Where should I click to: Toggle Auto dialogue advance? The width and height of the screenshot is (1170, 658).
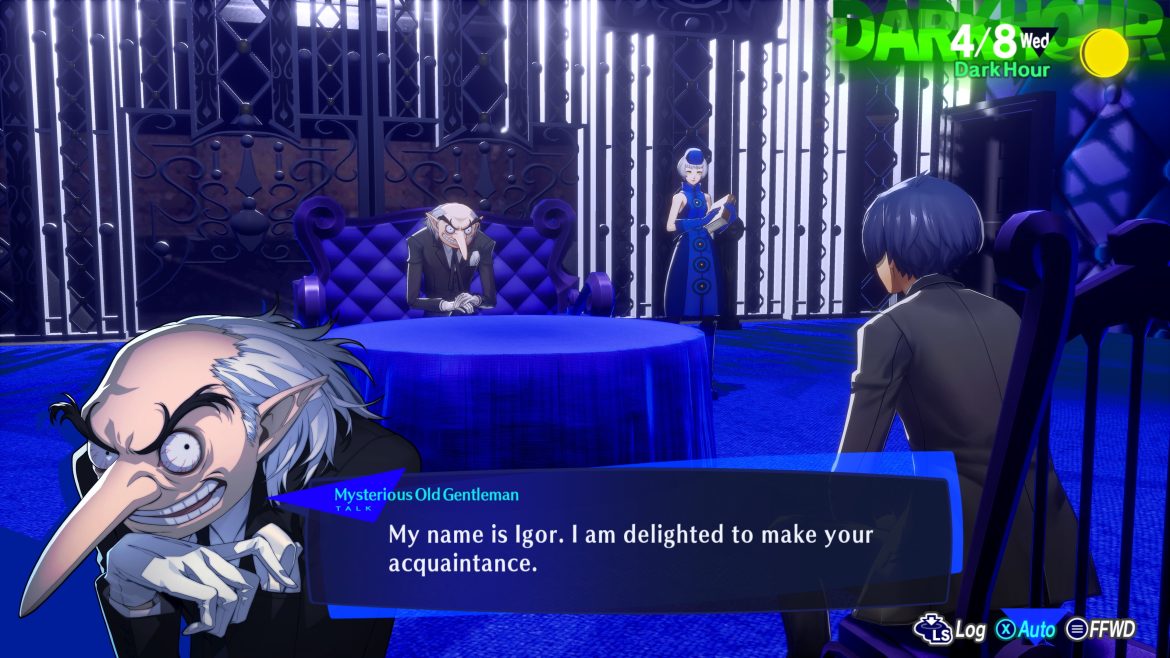1028,629
